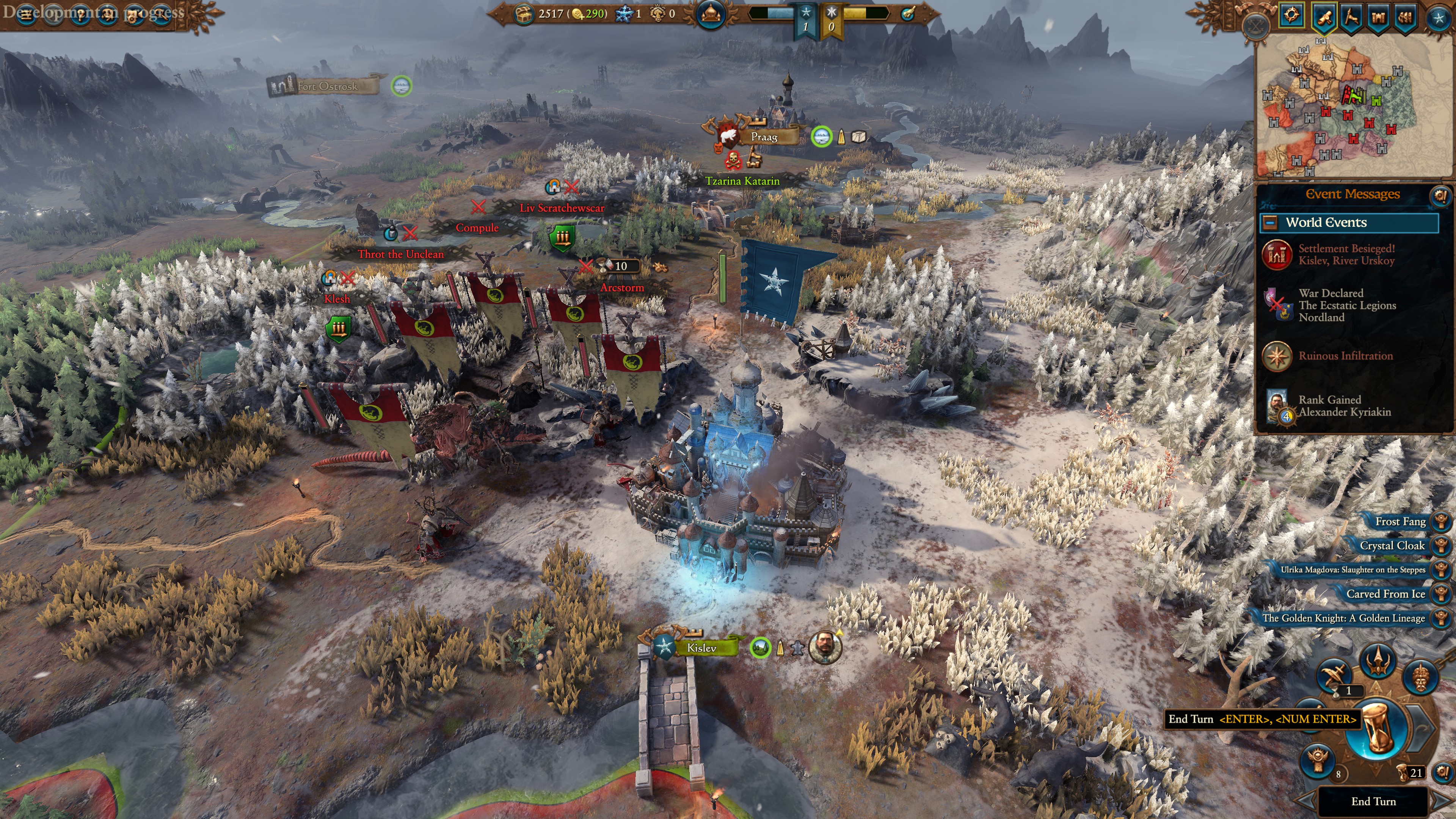Image resolution: width=1456 pixels, height=819 pixels.
Task: Click the campaign minimap
Action: tap(1351, 105)
